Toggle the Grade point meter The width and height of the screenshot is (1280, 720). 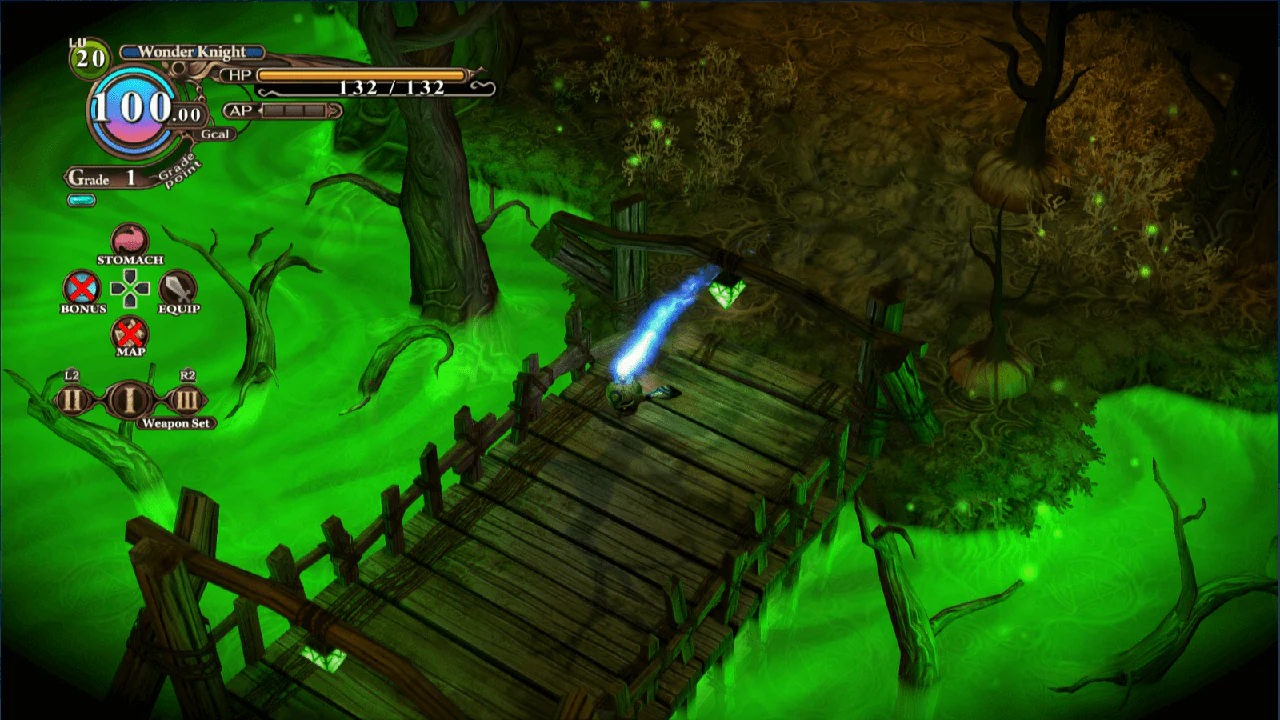[x=81, y=198]
